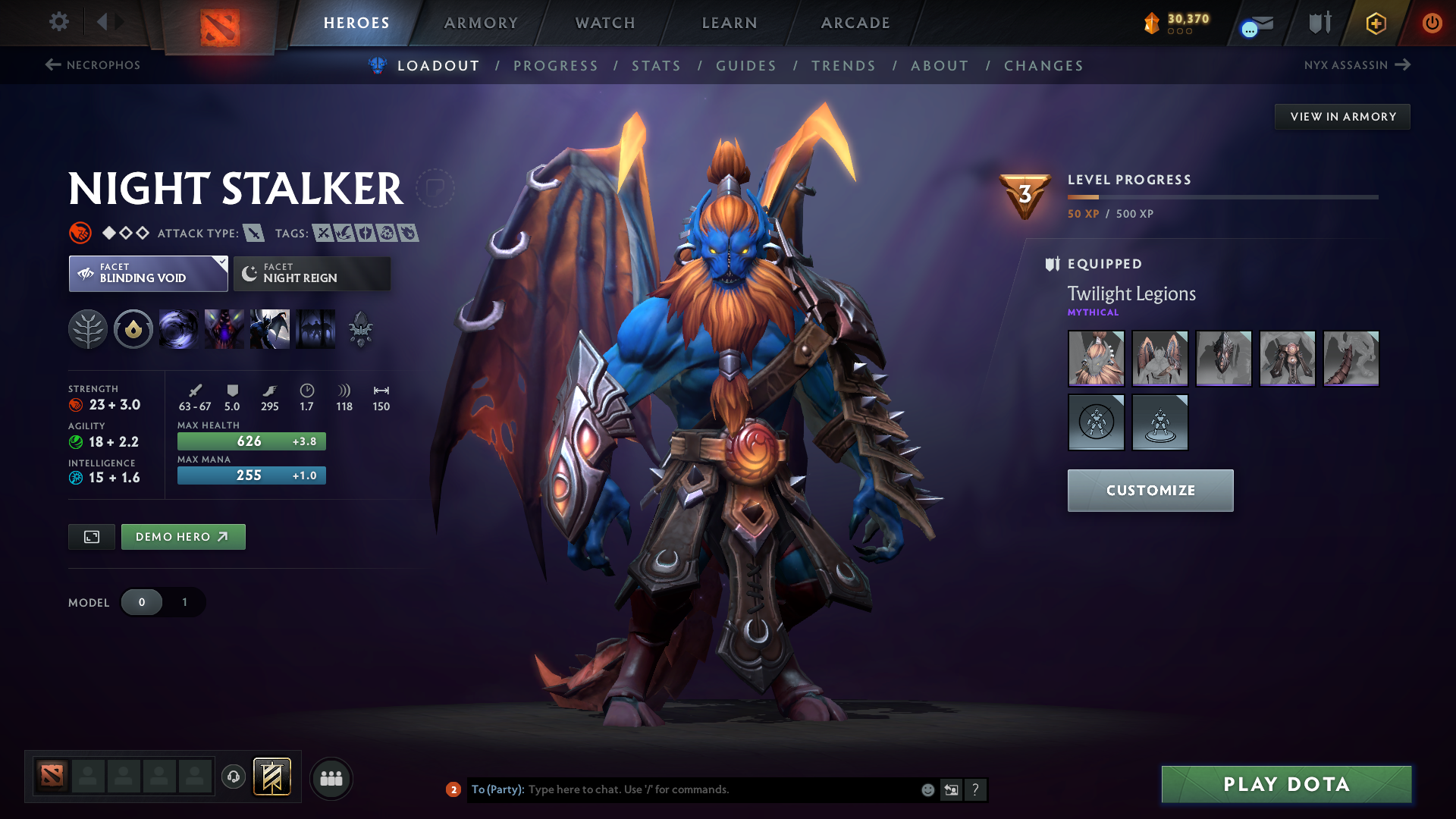Screen dimensions: 1456x819
Task: Open the Dota Plus hexagon icon
Action: (1375, 23)
